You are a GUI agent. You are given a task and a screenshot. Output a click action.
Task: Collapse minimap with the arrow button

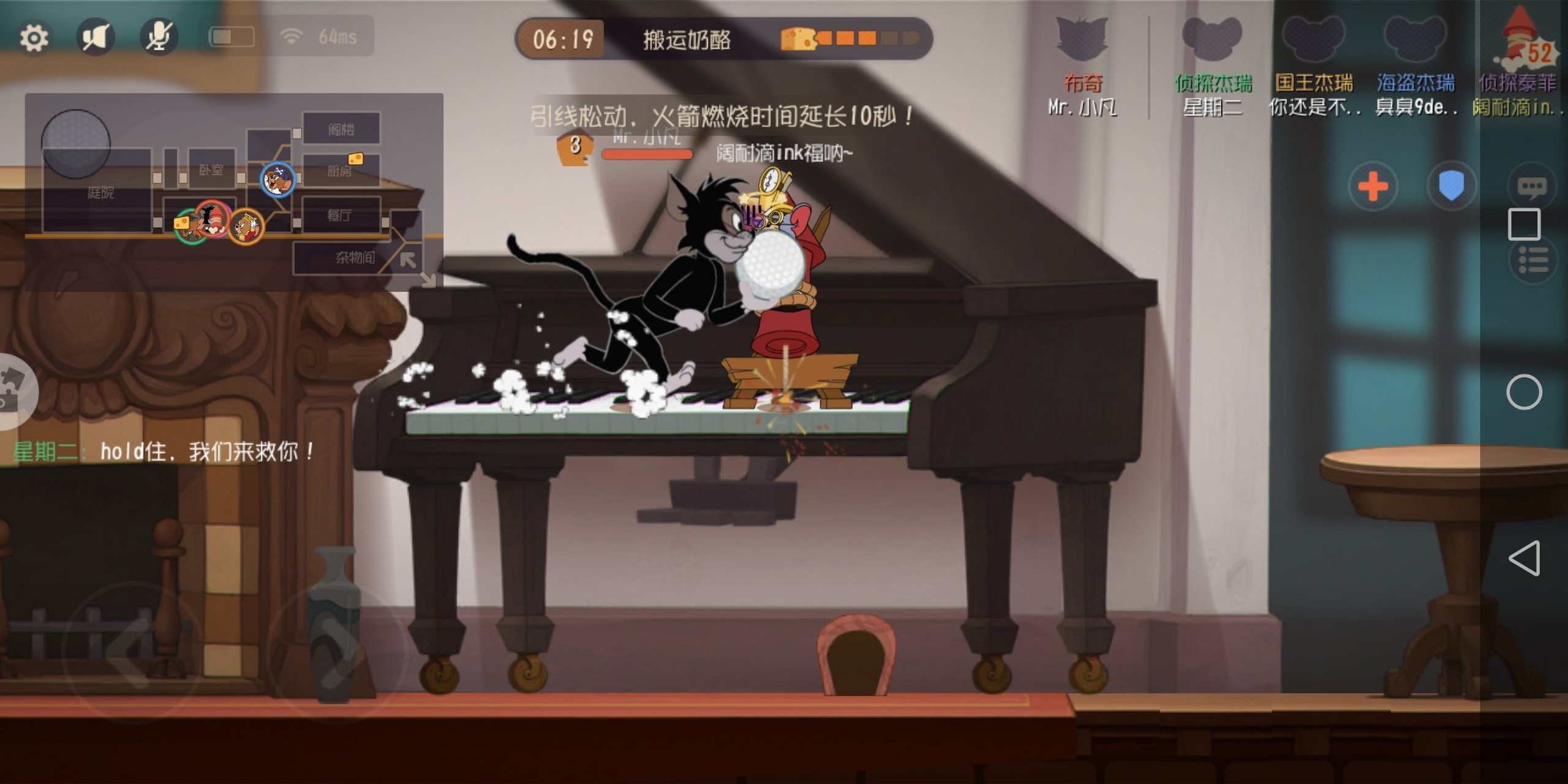[408, 260]
